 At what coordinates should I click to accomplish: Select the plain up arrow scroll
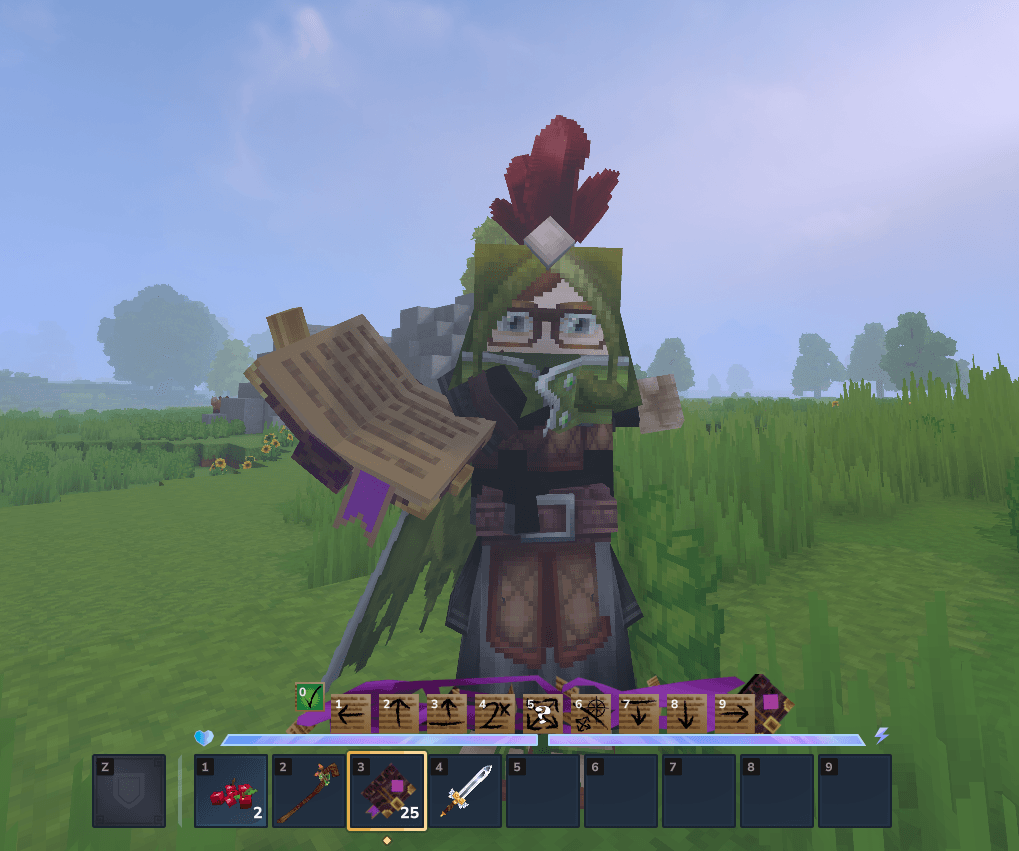point(399,713)
